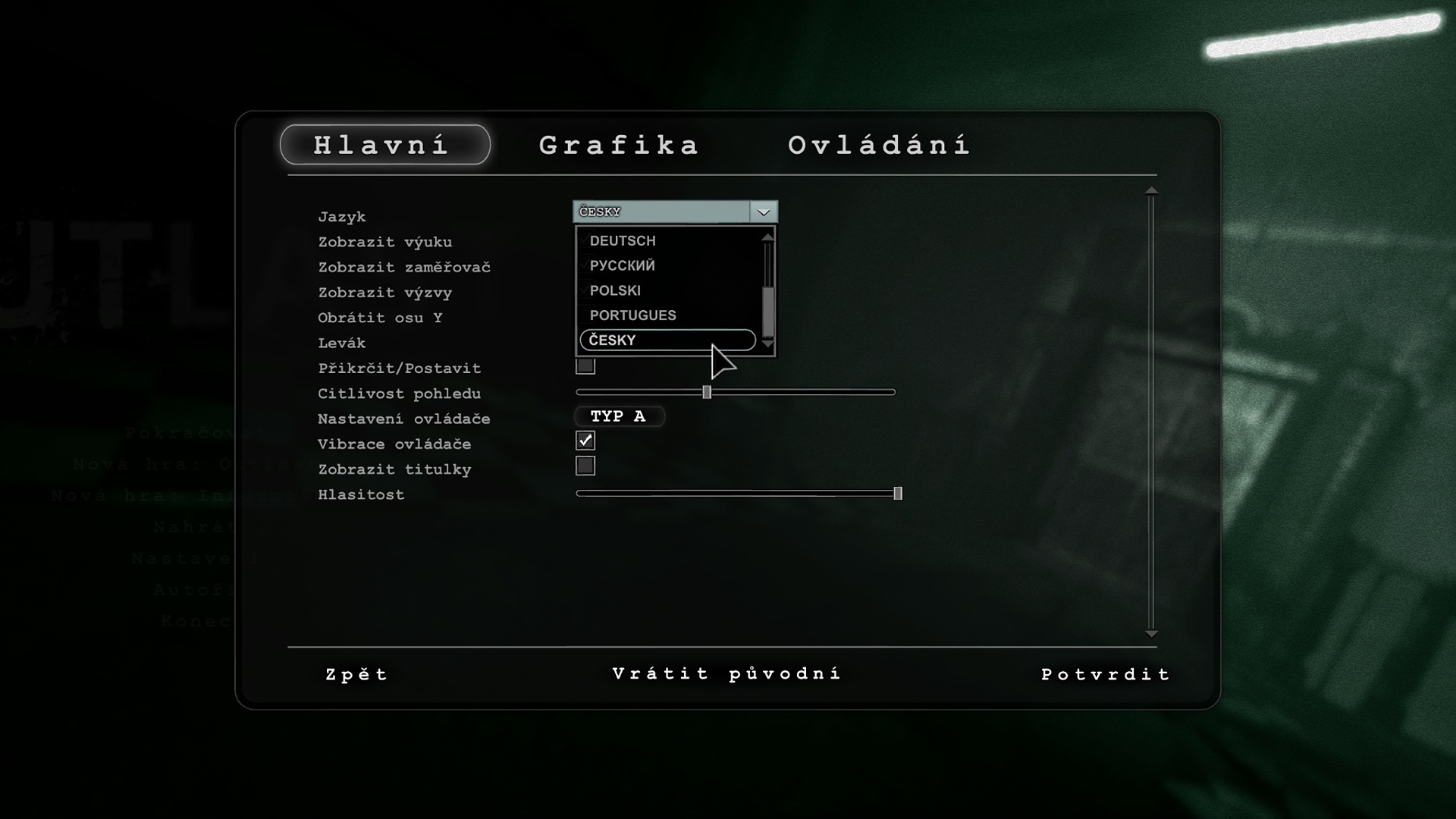Image resolution: width=1456 pixels, height=819 pixels.
Task: Choose PORTUGUES from the dropdown list
Action: [x=632, y=315]
